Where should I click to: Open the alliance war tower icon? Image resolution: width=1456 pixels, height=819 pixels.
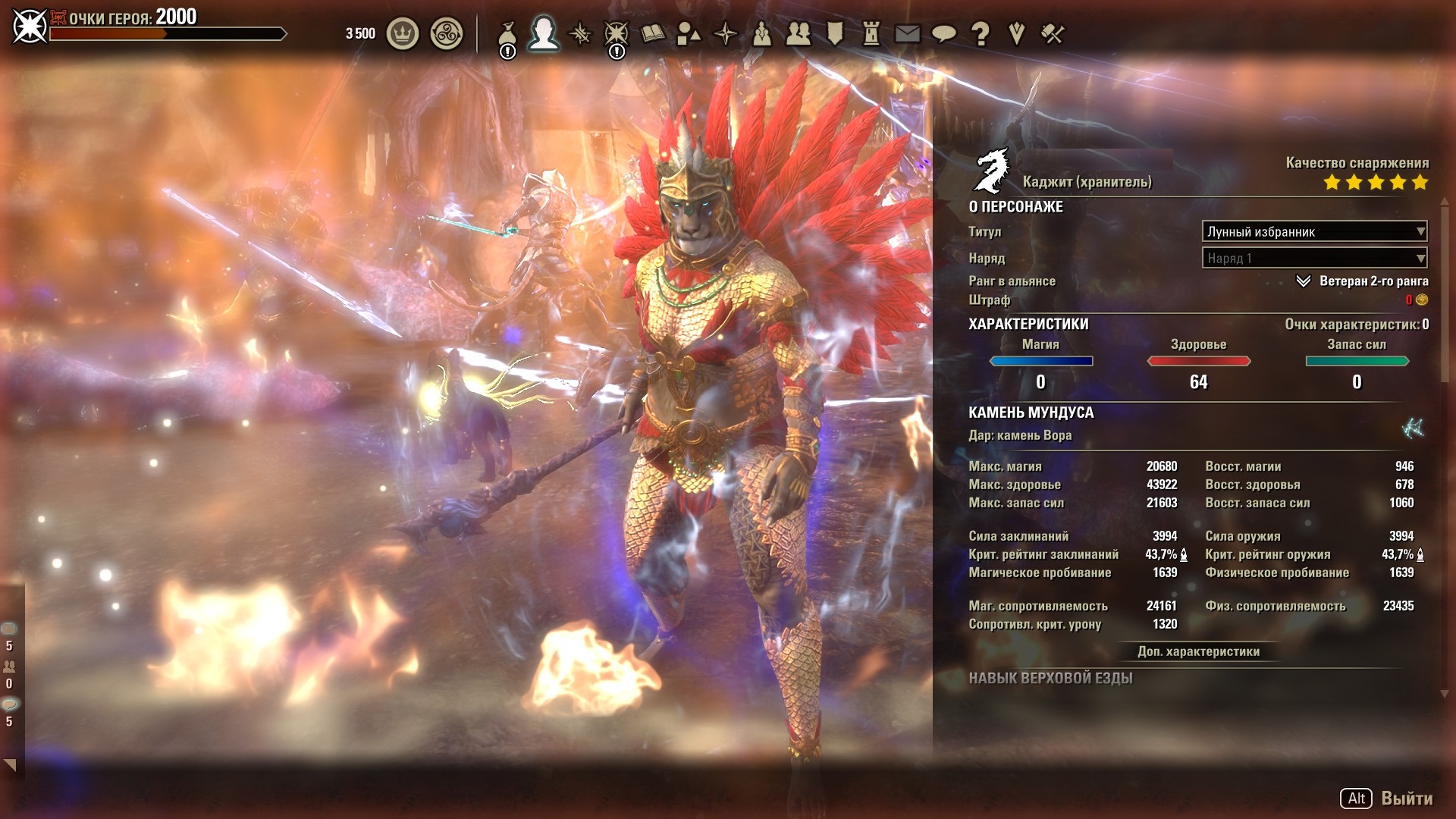coord(871,34)
